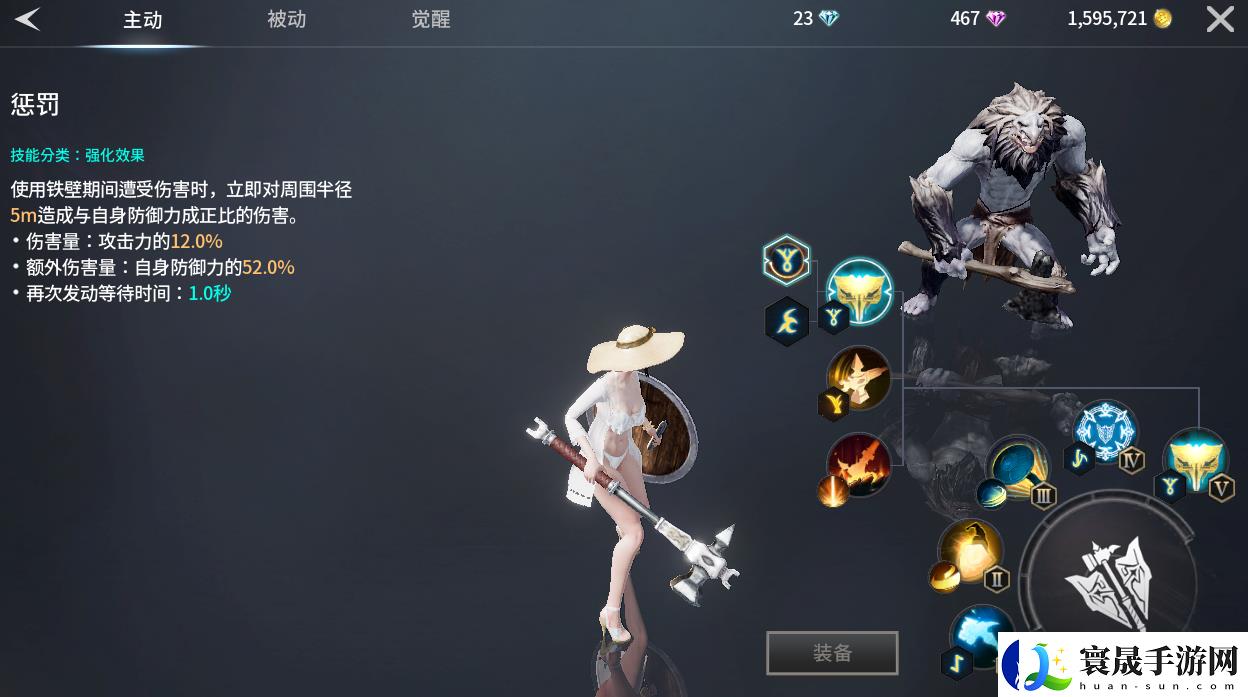The width and height of the screenshot is (1248, 697).
Task: Choose the red fiery slash skill icon
Action: click(x=858, y=464)
